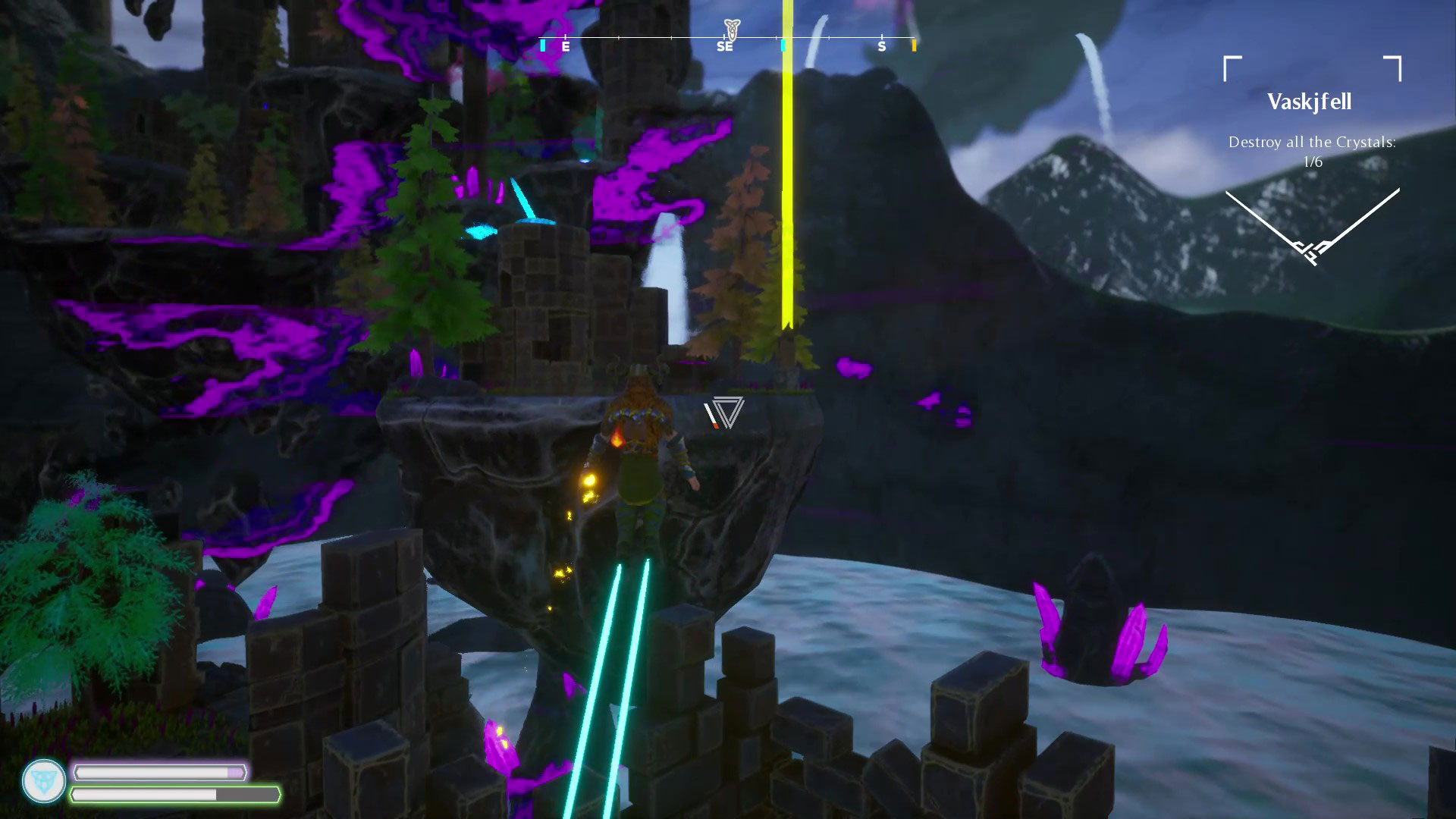Select the yellow marker on the compass bar

(x=914, y=45)
